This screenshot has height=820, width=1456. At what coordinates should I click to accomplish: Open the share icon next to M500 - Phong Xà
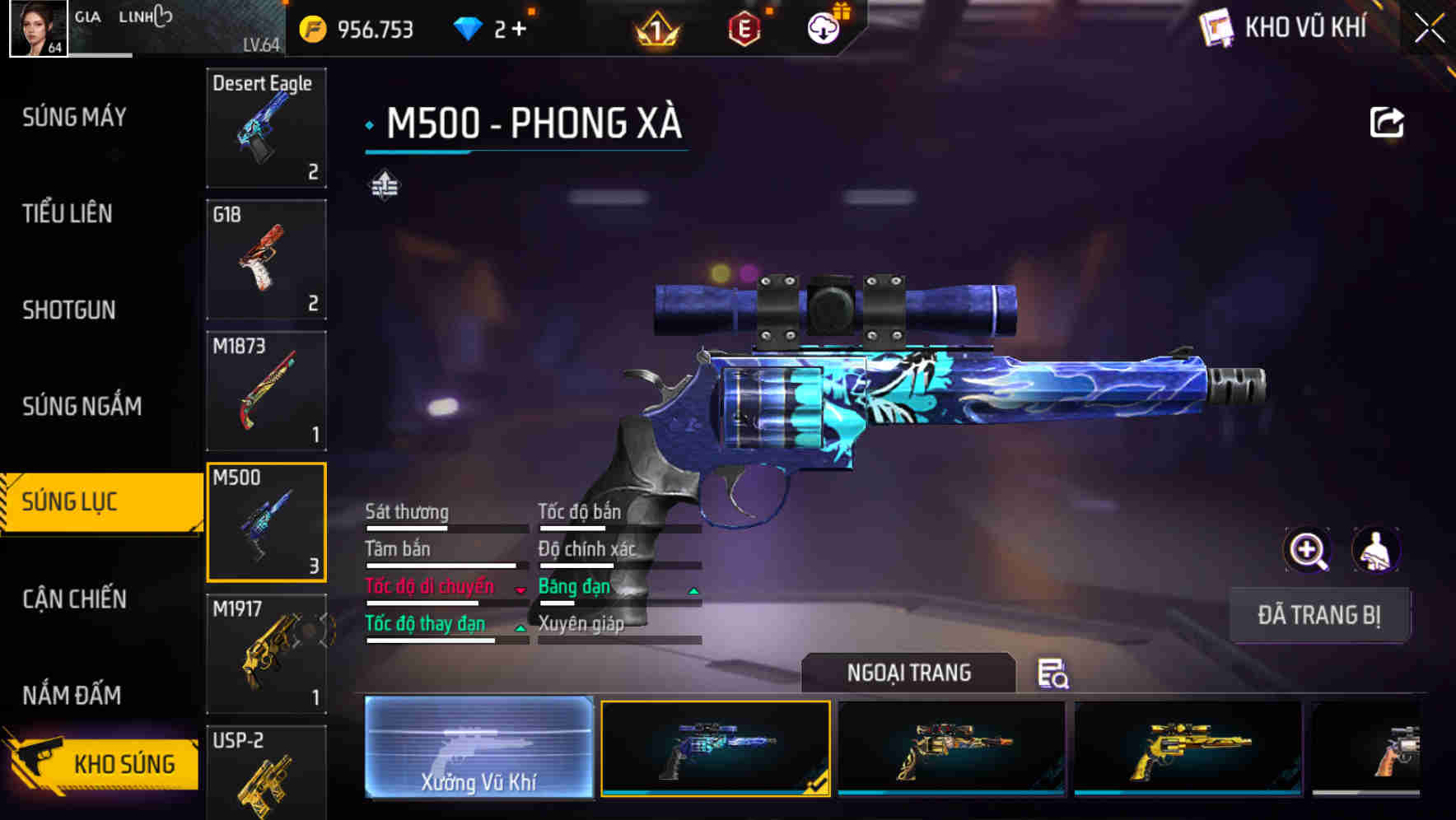tap(1387, 121)
